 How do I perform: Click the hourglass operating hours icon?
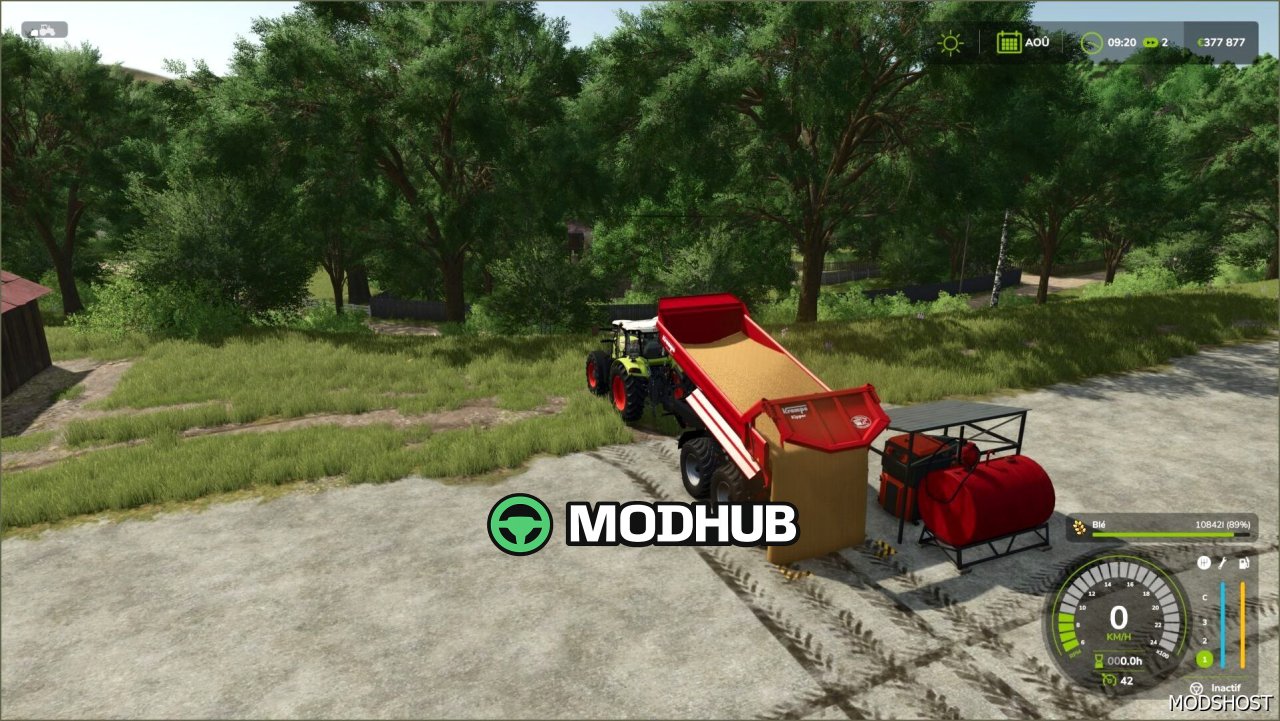pyautogui.click(x=1098, y=660)
